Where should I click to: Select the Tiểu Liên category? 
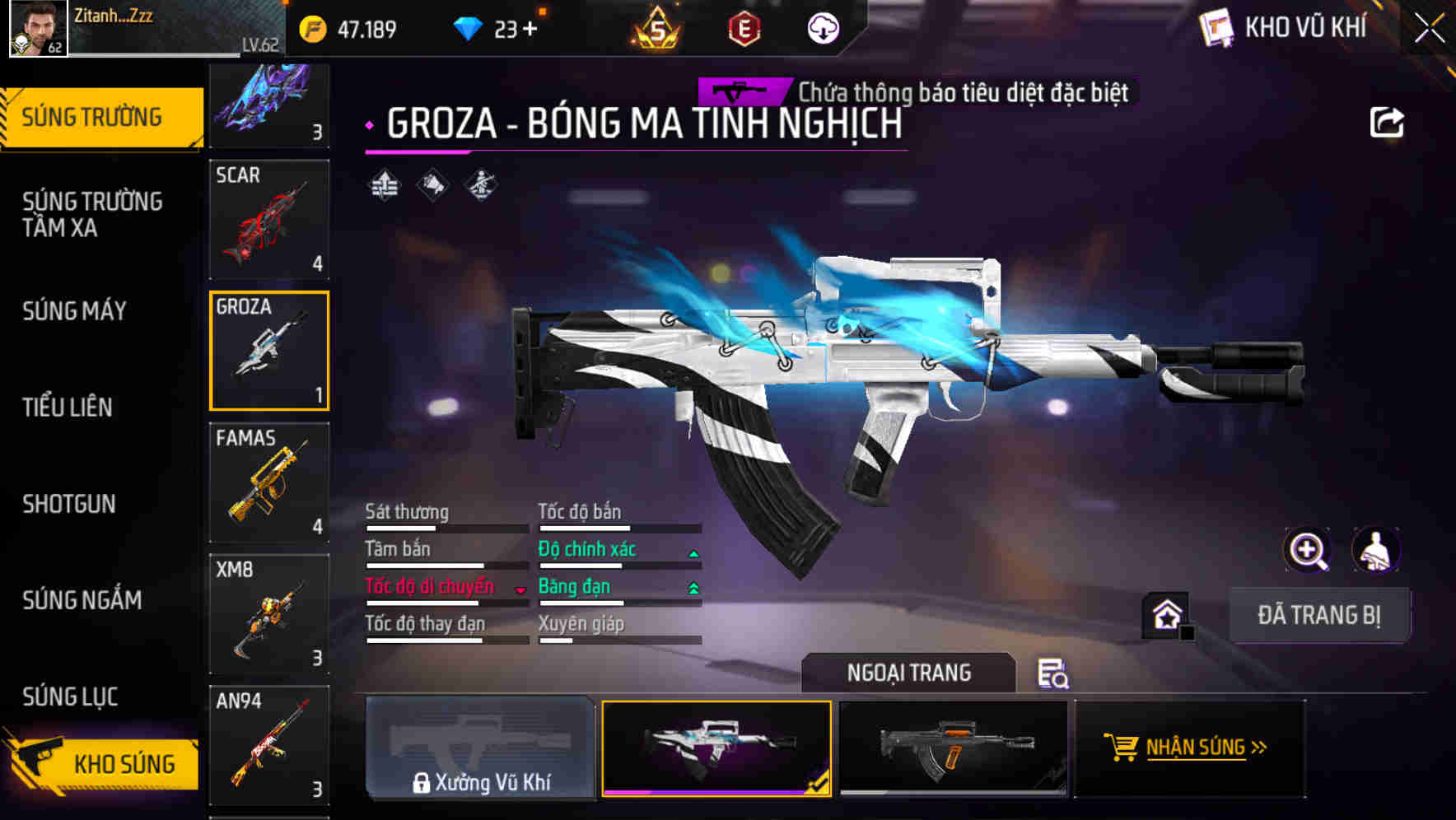click(x=68, y=407)
